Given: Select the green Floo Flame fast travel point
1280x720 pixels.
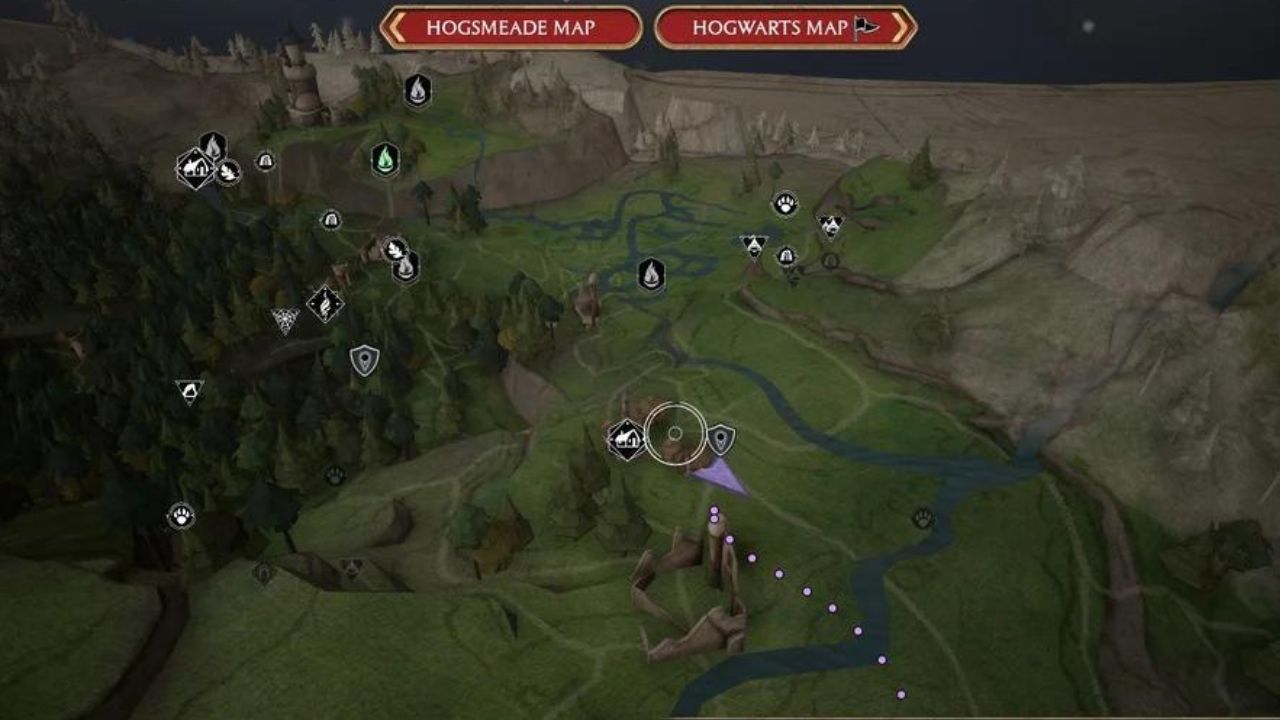Looking at the screenshot, I should pos(384,158).
